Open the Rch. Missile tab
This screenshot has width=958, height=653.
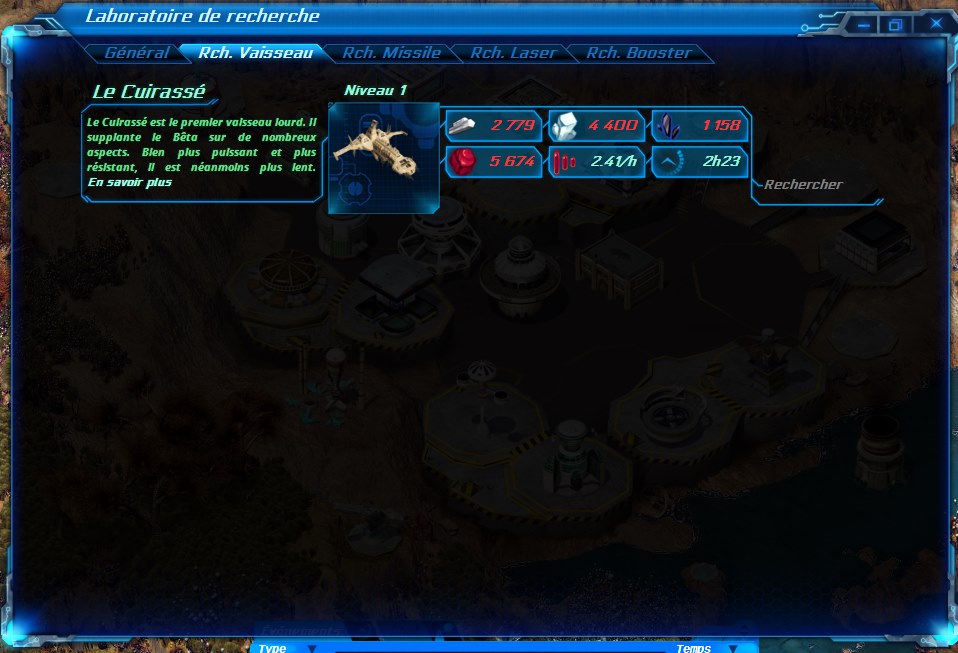coord(391,53)
